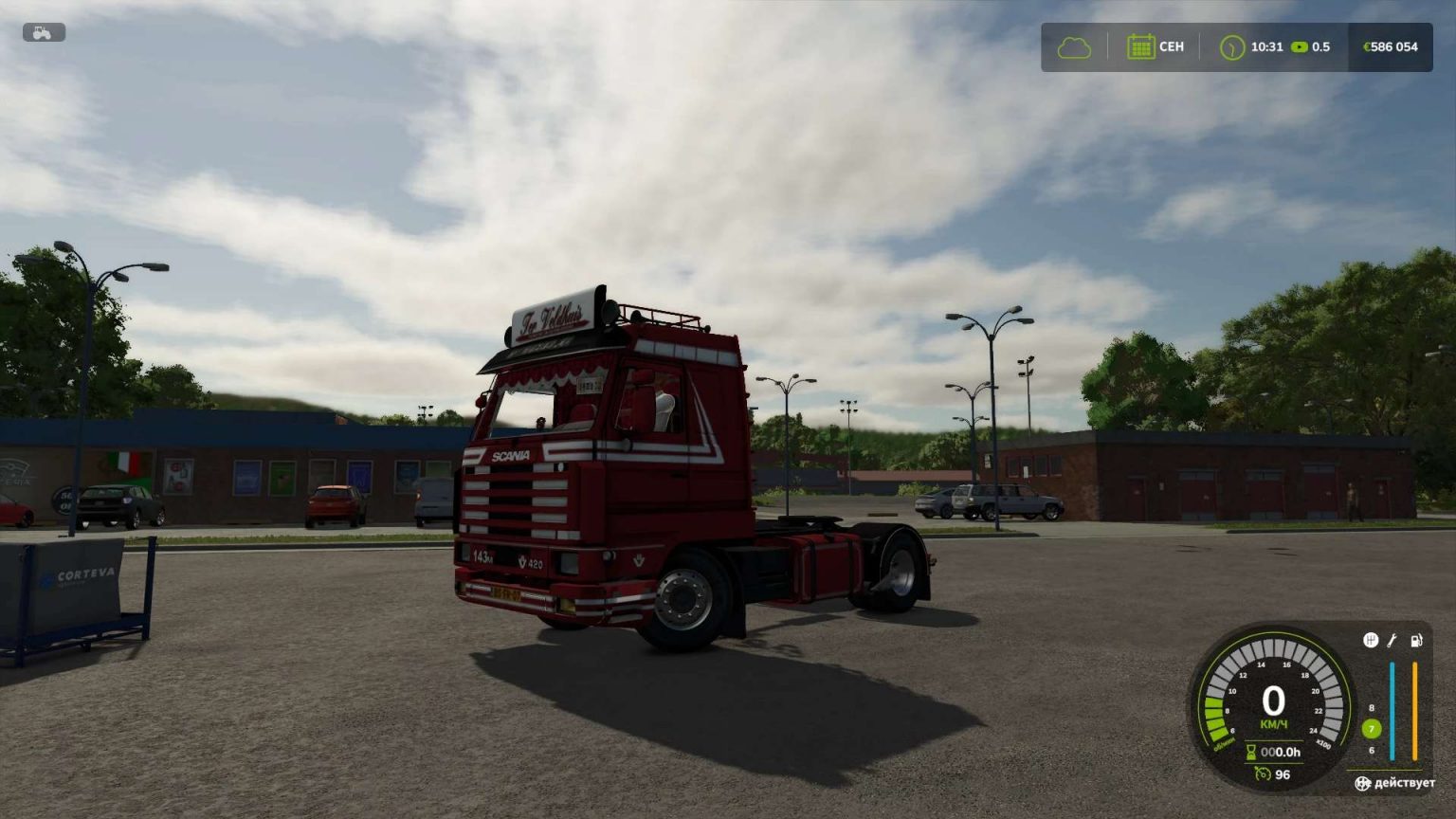Click the gearbox shift pattern icon on dashboard

click(1370, 639)
